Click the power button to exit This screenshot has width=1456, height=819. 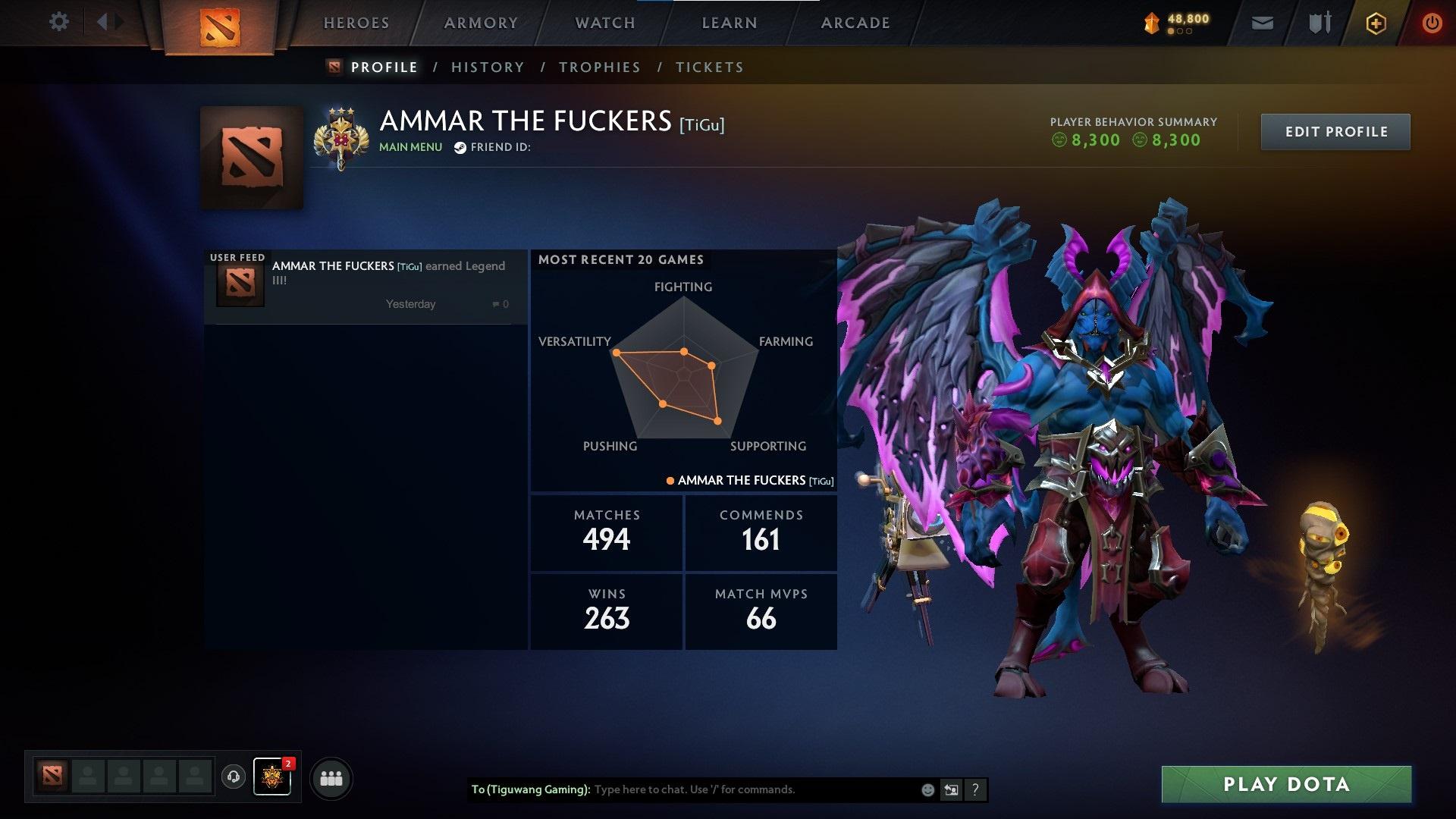click(x=1430, y=22)
